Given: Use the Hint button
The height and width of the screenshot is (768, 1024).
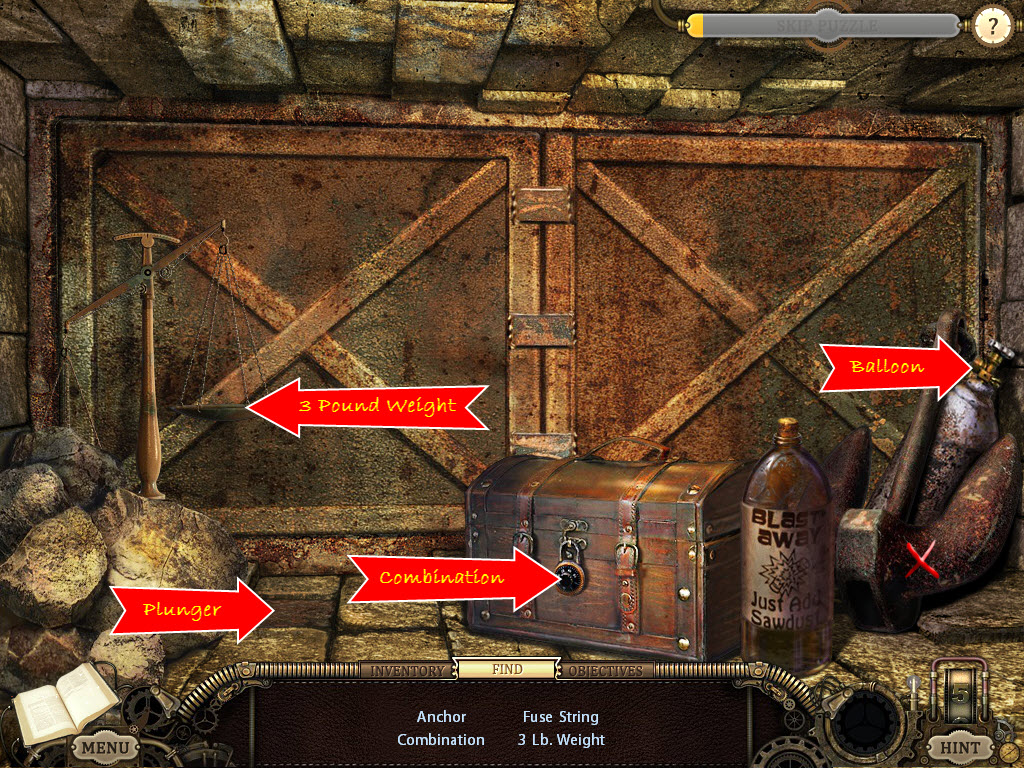Looking at the screenshot, I should tap(961, 746).
